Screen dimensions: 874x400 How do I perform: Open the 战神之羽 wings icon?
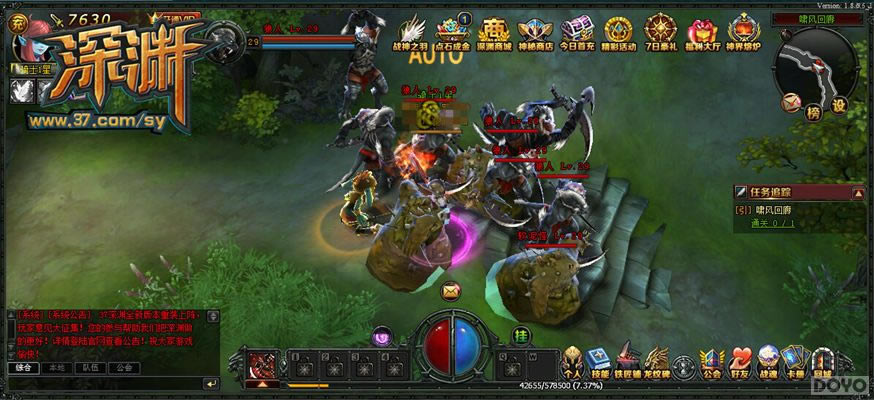tap(414, 30)
